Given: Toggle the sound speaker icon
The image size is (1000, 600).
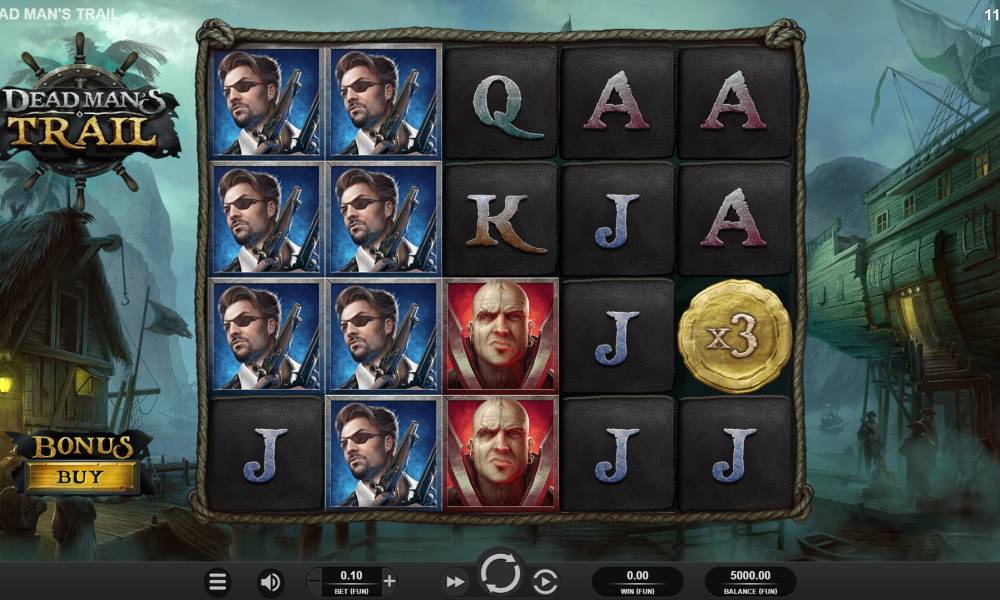Looking at the screenshot, I should (x=270, y=581).
